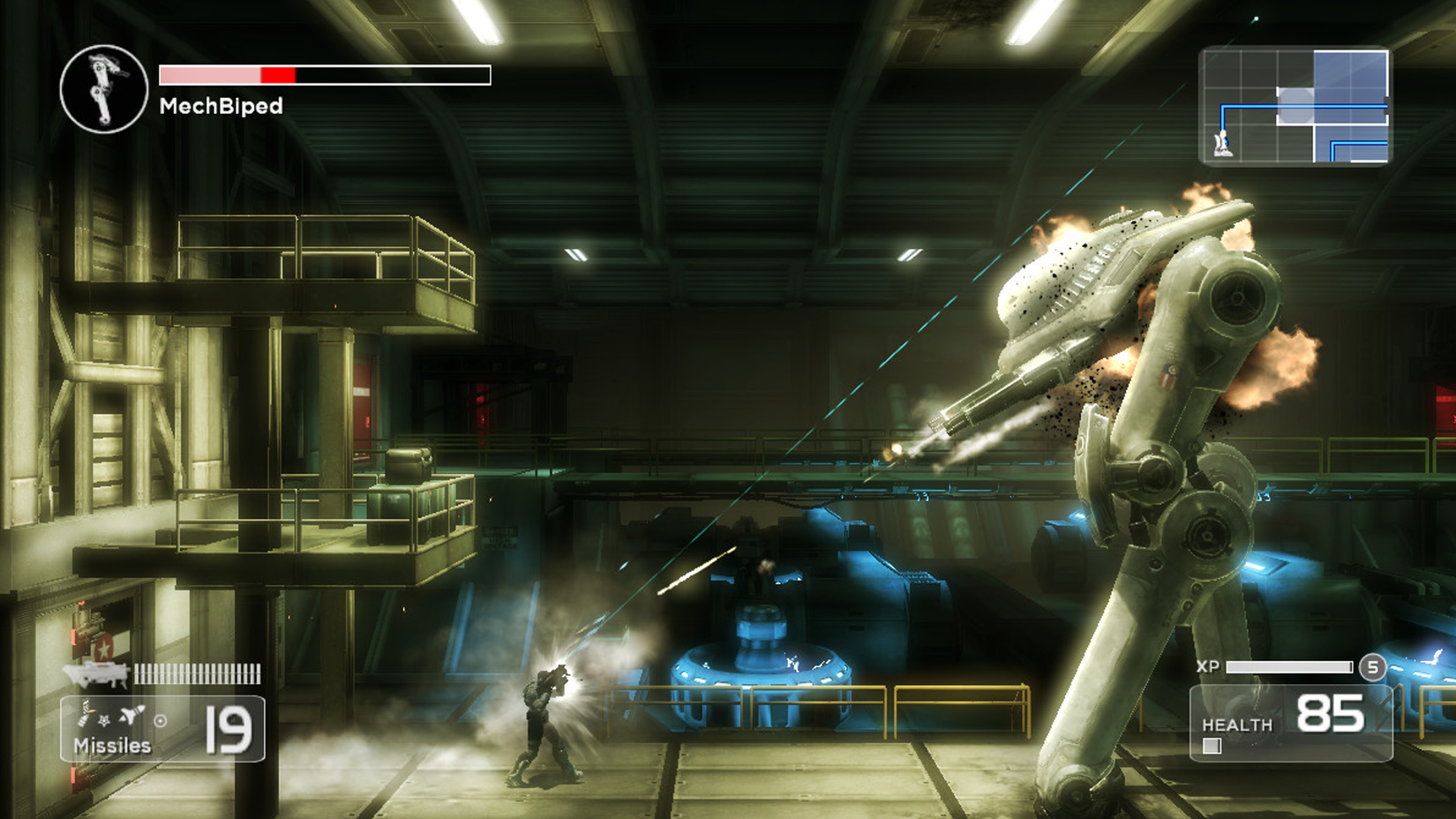Select the MechBiped name label
Image resolution: width=1456 pixels, height=819 pixels.
(219, 106)
